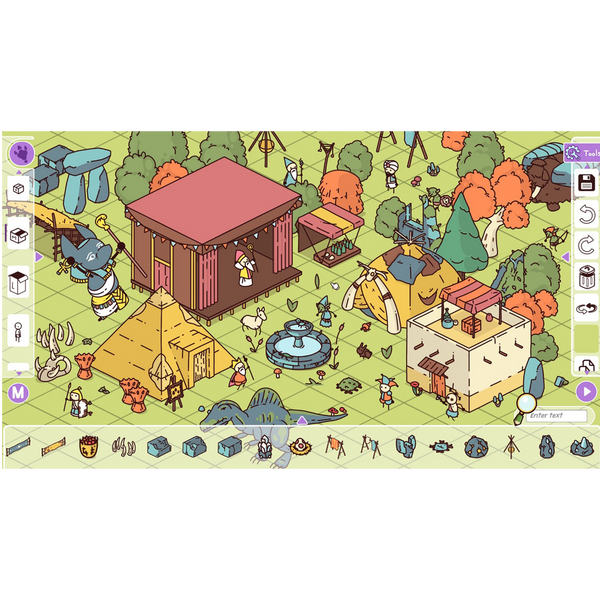Collapse the left category panel arrow

pos(39,257)
